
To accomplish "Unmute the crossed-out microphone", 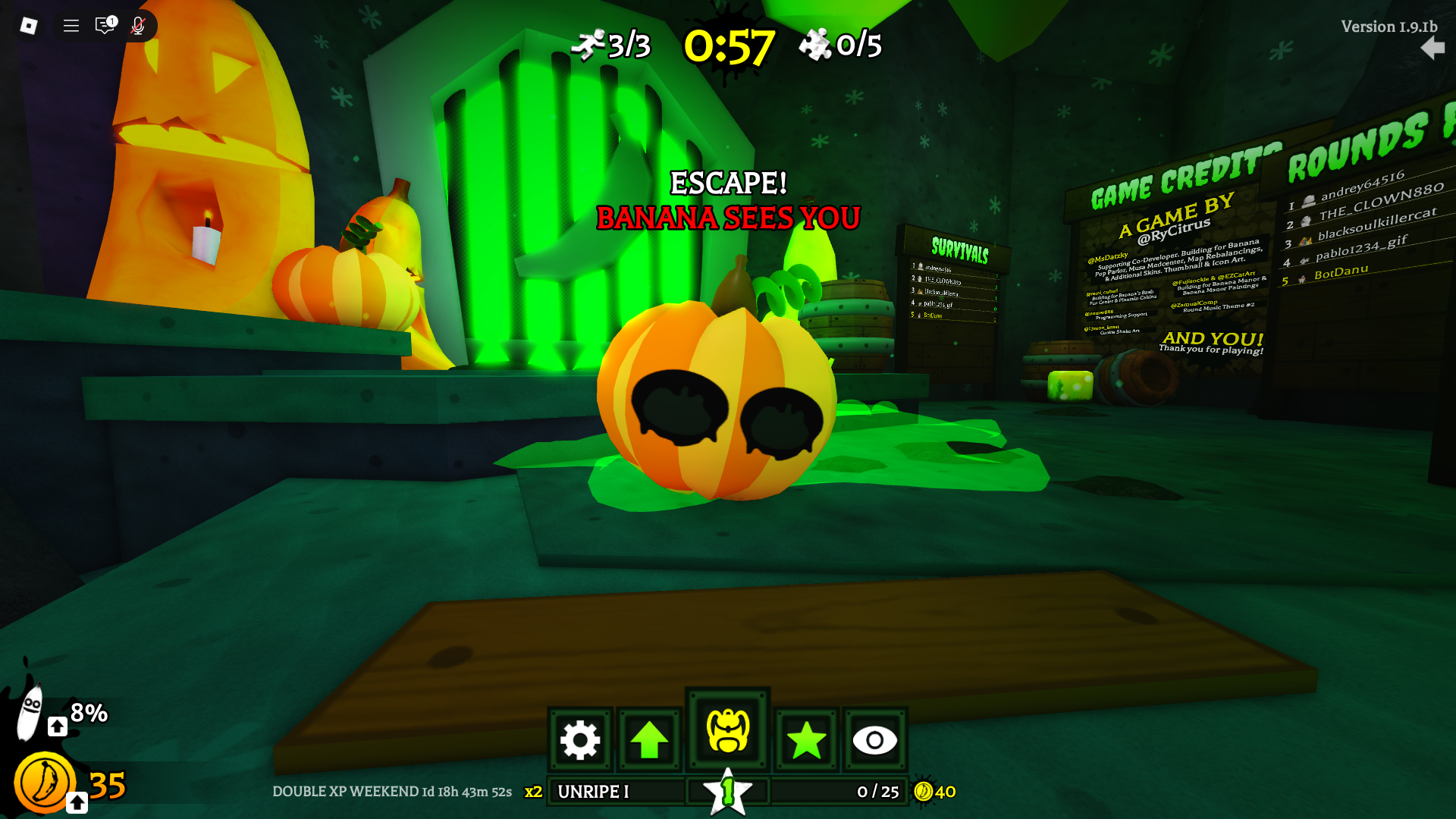I will [136, 25].
